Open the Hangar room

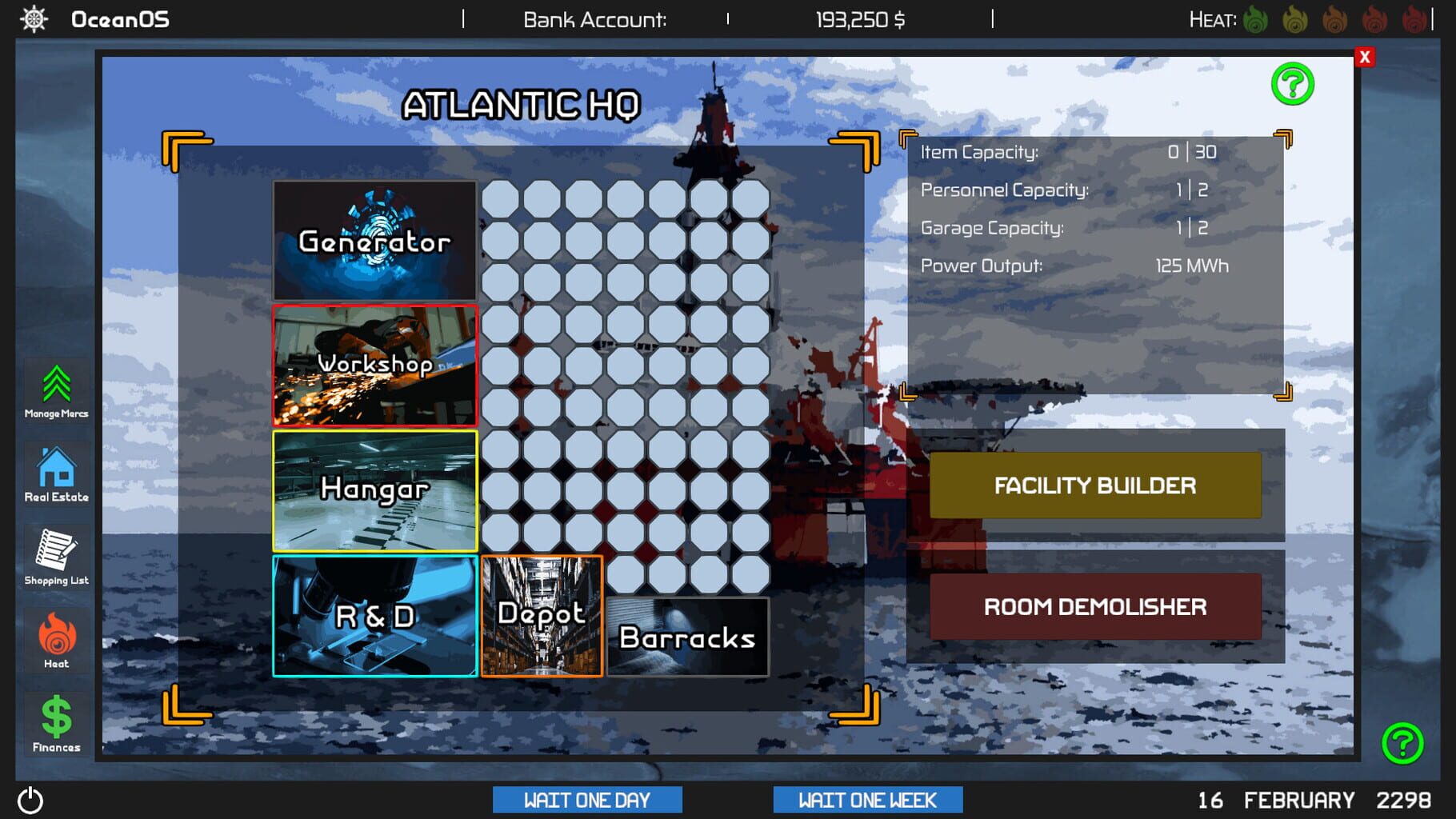coord(374,489)
